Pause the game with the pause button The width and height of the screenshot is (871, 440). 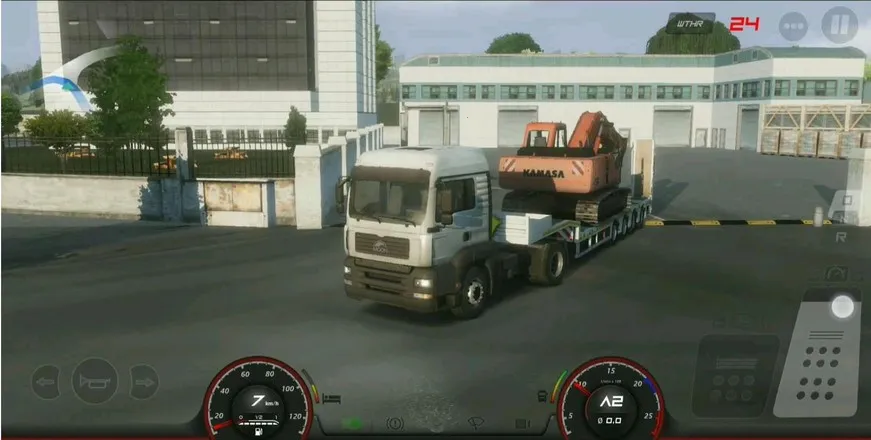click(839, 24)
